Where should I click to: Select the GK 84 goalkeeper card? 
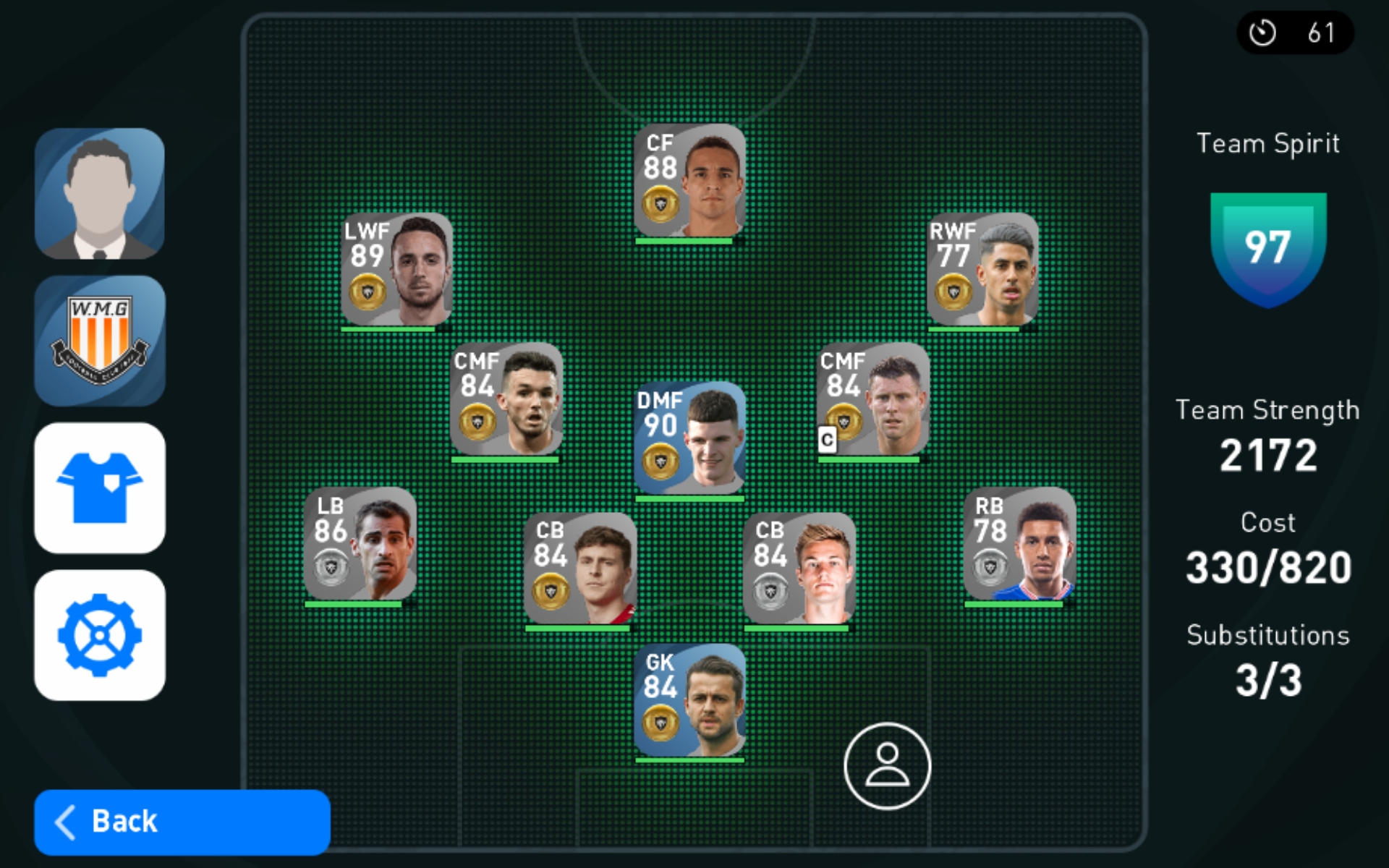tap(689, 700)
